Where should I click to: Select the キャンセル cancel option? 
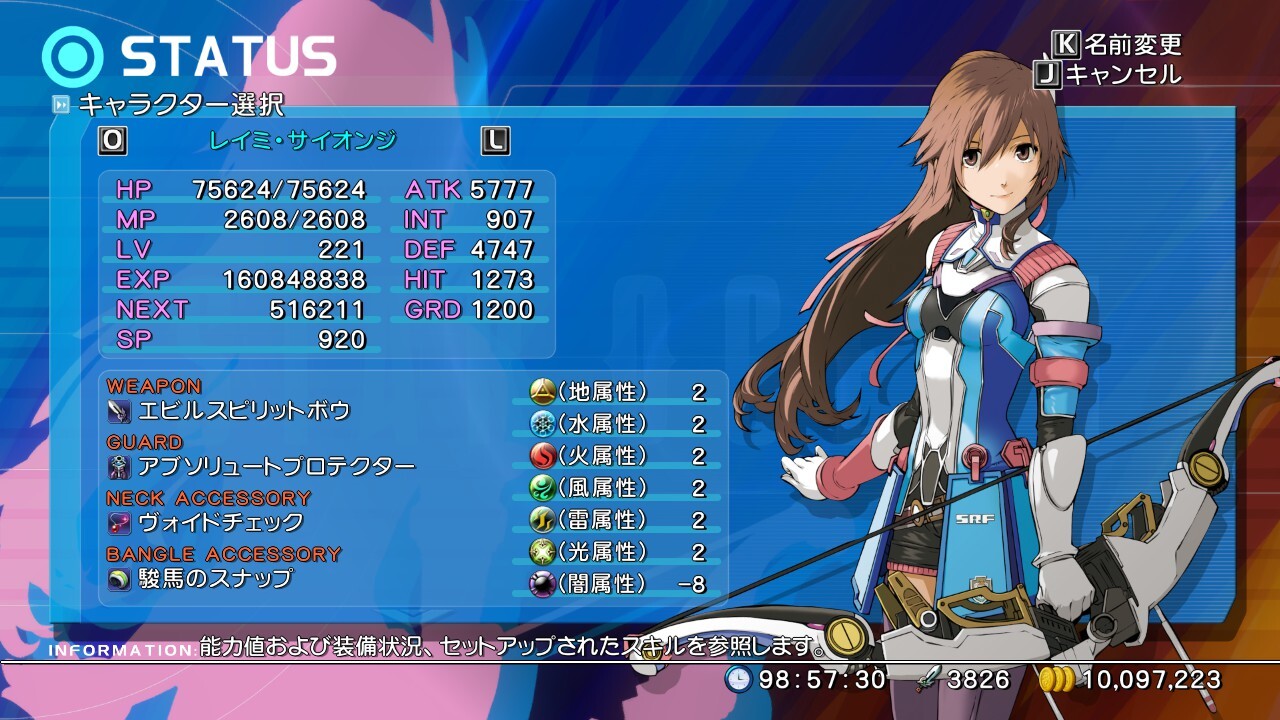1122,74
